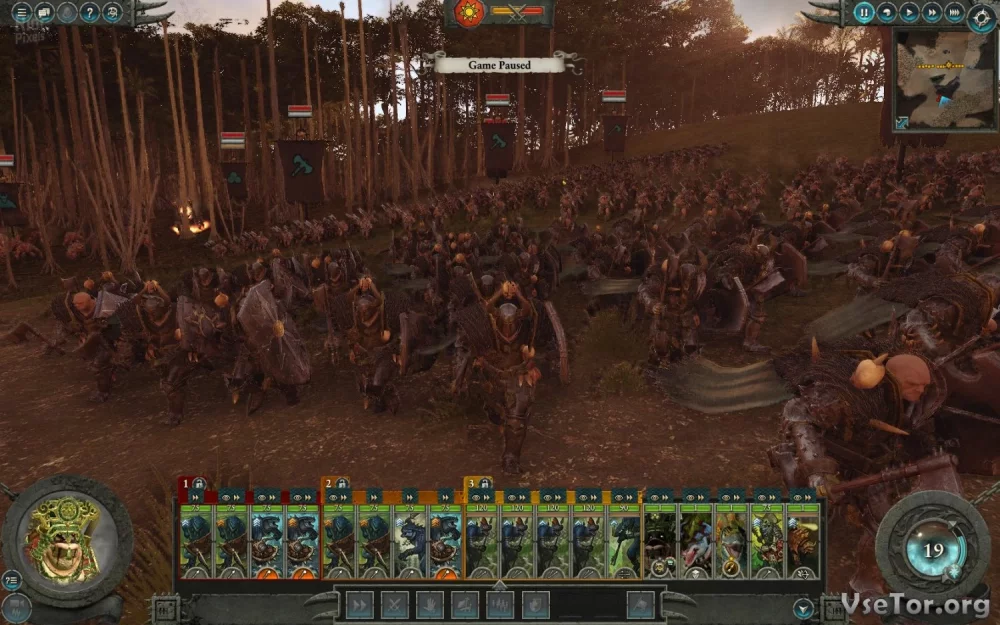Set battle speed to fastest forward
The height and width of the screenshot is (625, 1000).
(955, 13)
